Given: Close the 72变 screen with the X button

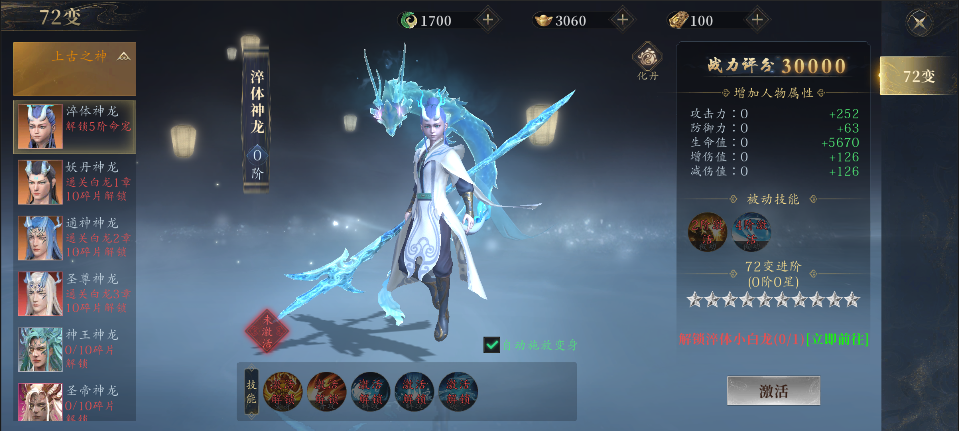Looking at the screenshot, I should tap(919, 22).
